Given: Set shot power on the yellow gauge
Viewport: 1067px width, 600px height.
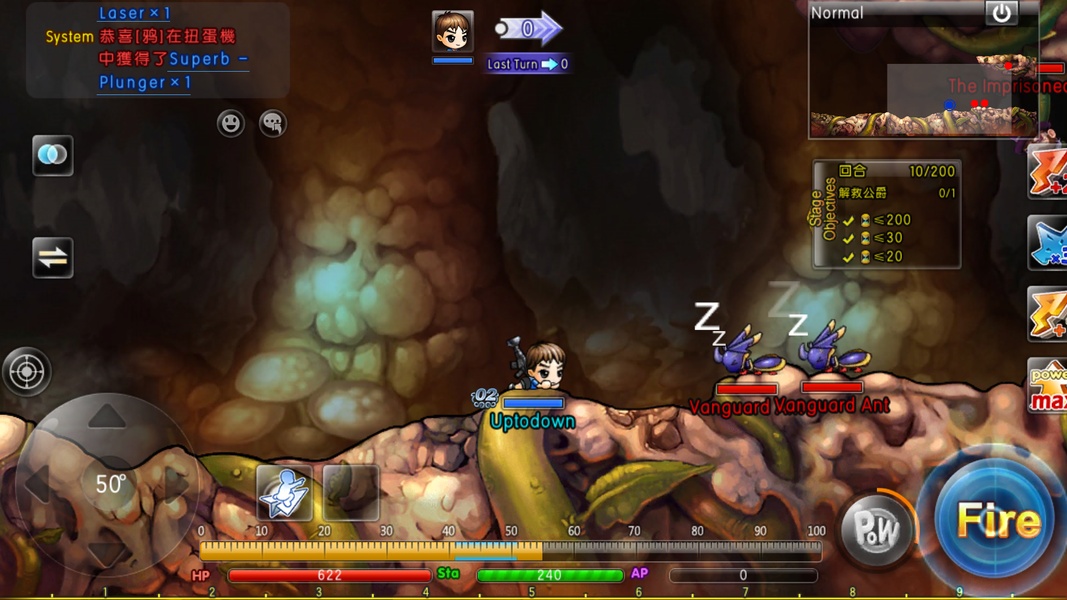Looking at the screenshot, I should point(510,550).
